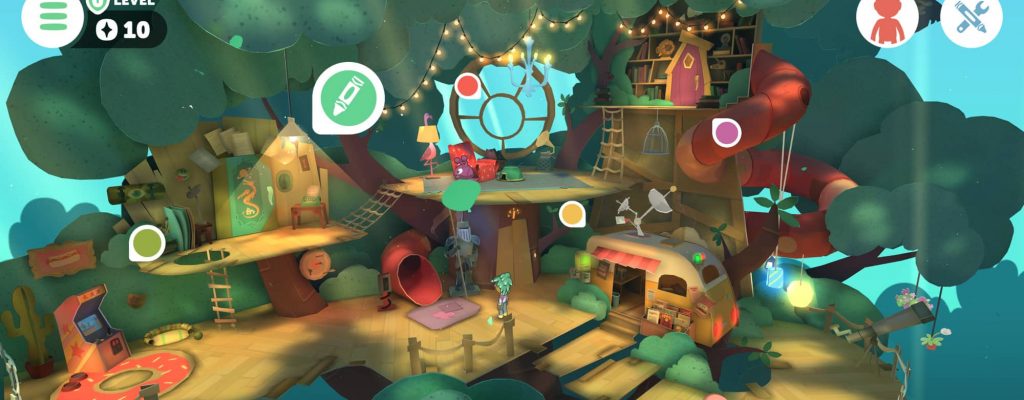This screenshot has width=1024, height=400.
Task: Tap the red circle marker
Action: [466, 86]
